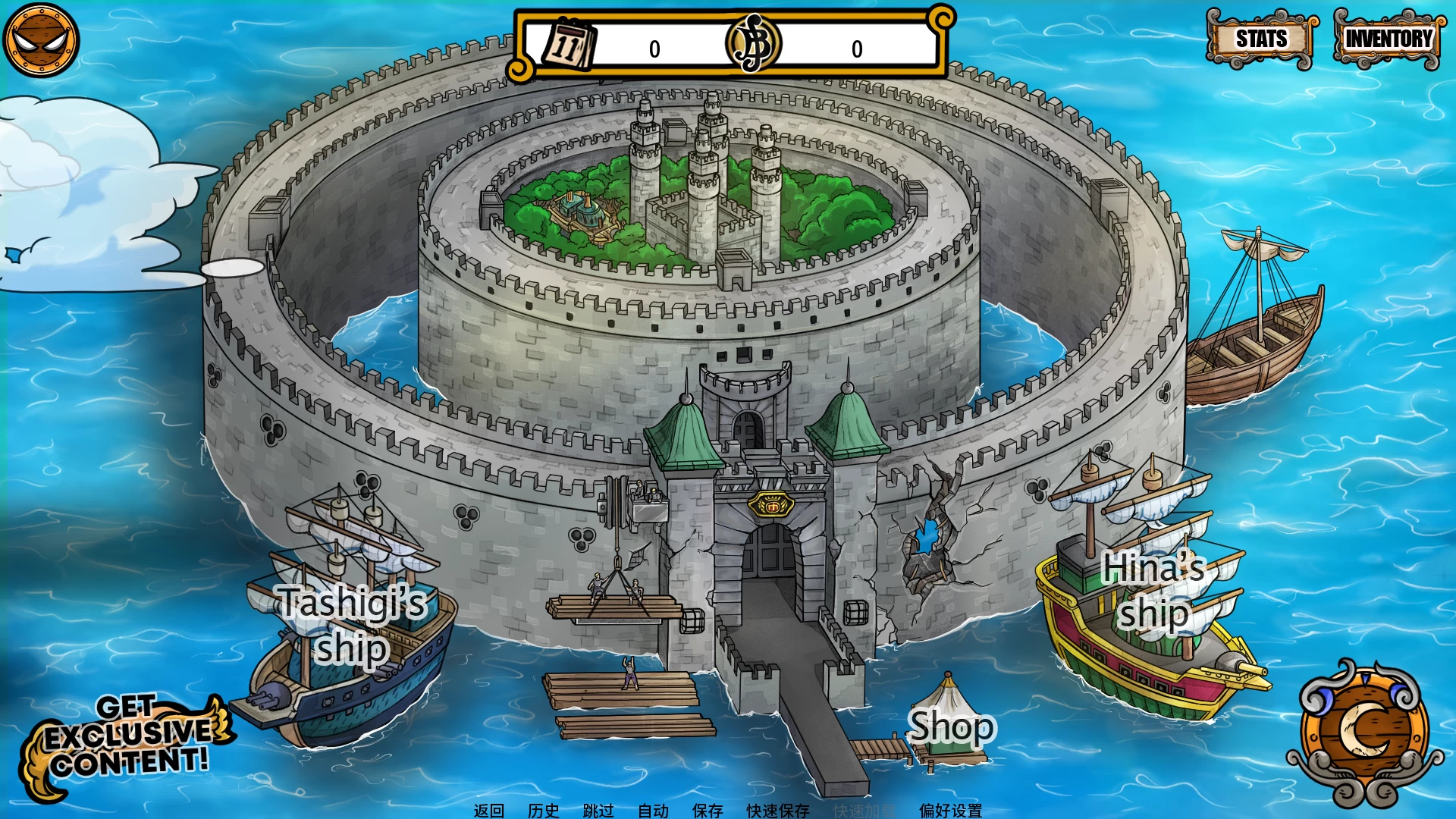The height and width of the screenshot is (819, 1456).
Task: Open 历史 (History) log
Action: tap(544, 810)
